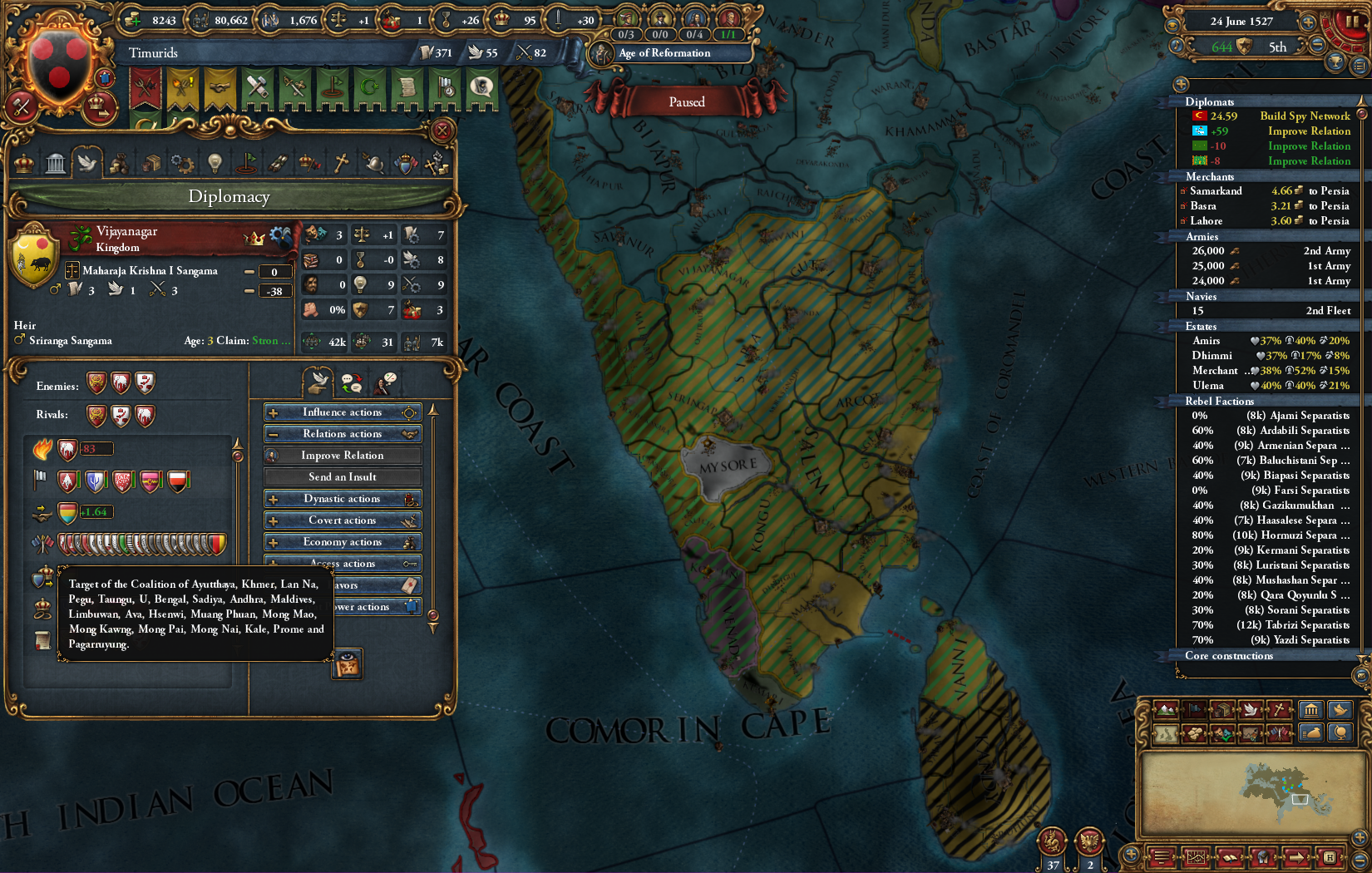This screenshot has width=1372, height=873.
Task: Click the globe icon beside the minimap
Action: (1340, 733)
